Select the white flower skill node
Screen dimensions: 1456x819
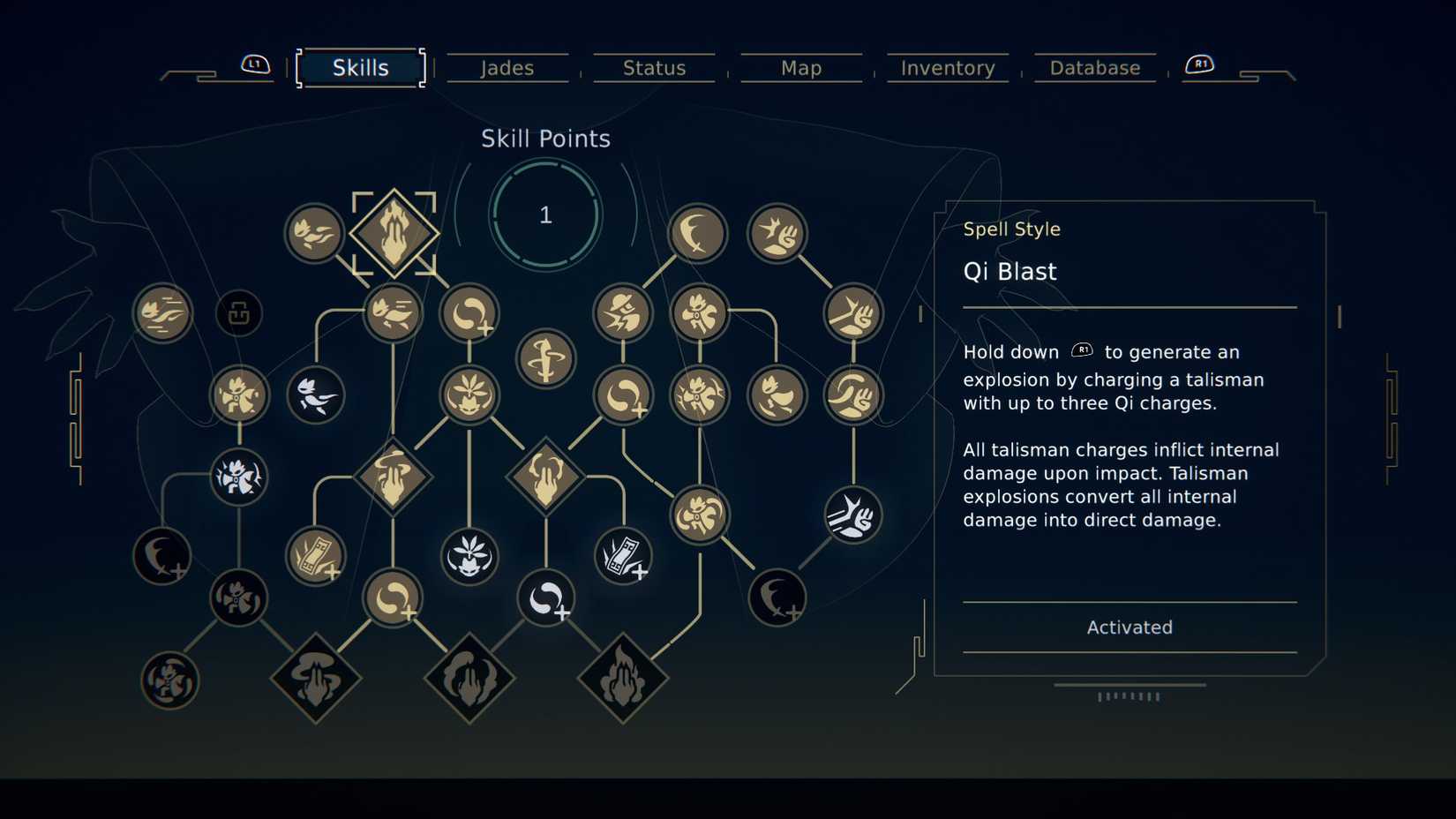coord(470,556)
